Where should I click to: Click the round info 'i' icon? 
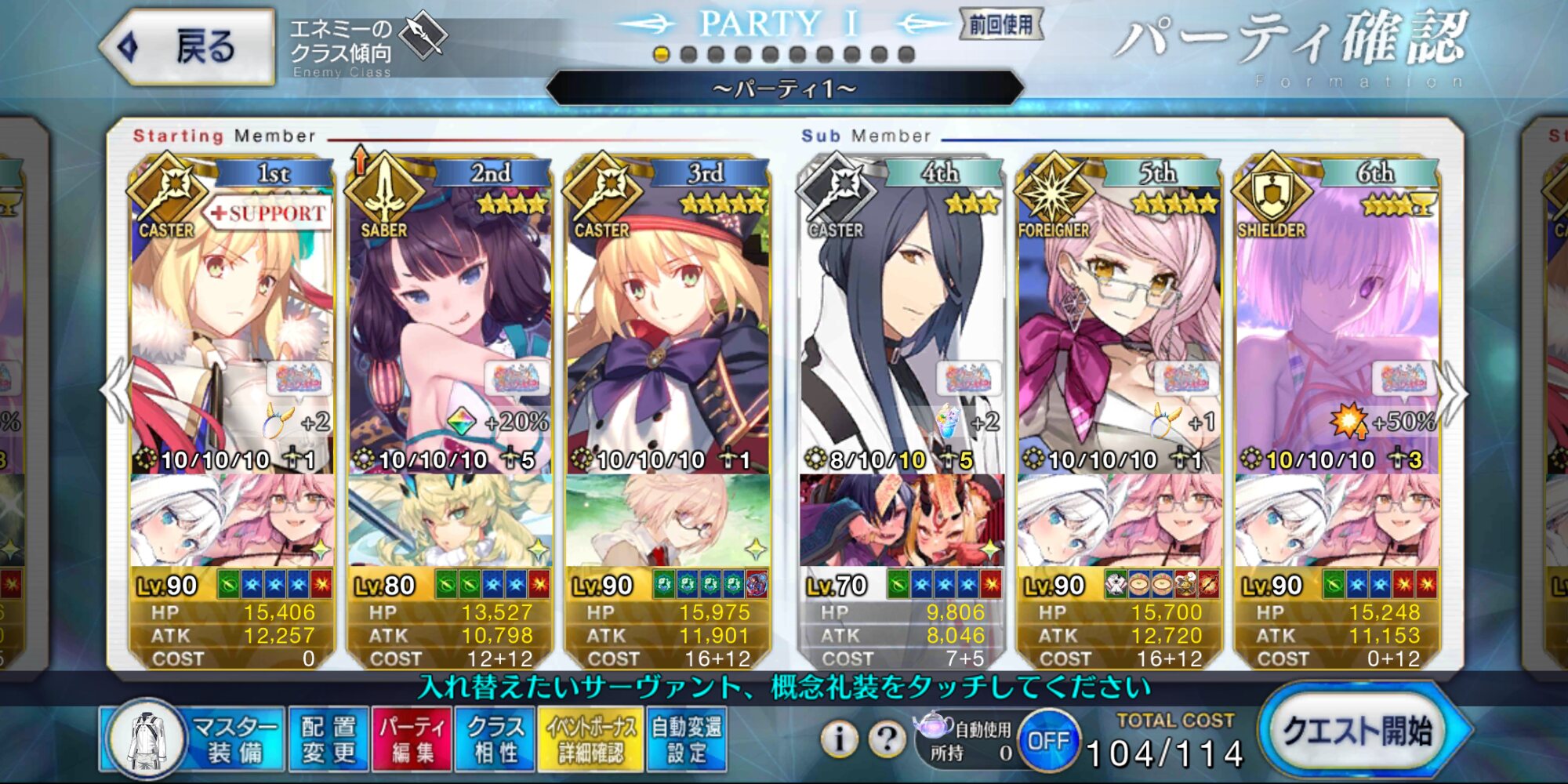click(839, 739)
